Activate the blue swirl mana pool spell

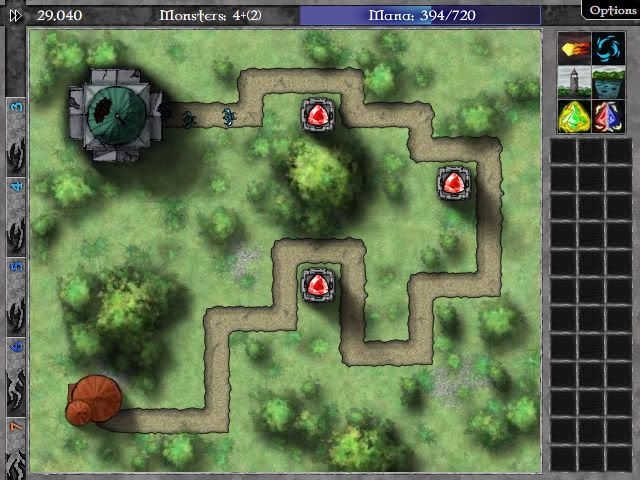point(606,48)
